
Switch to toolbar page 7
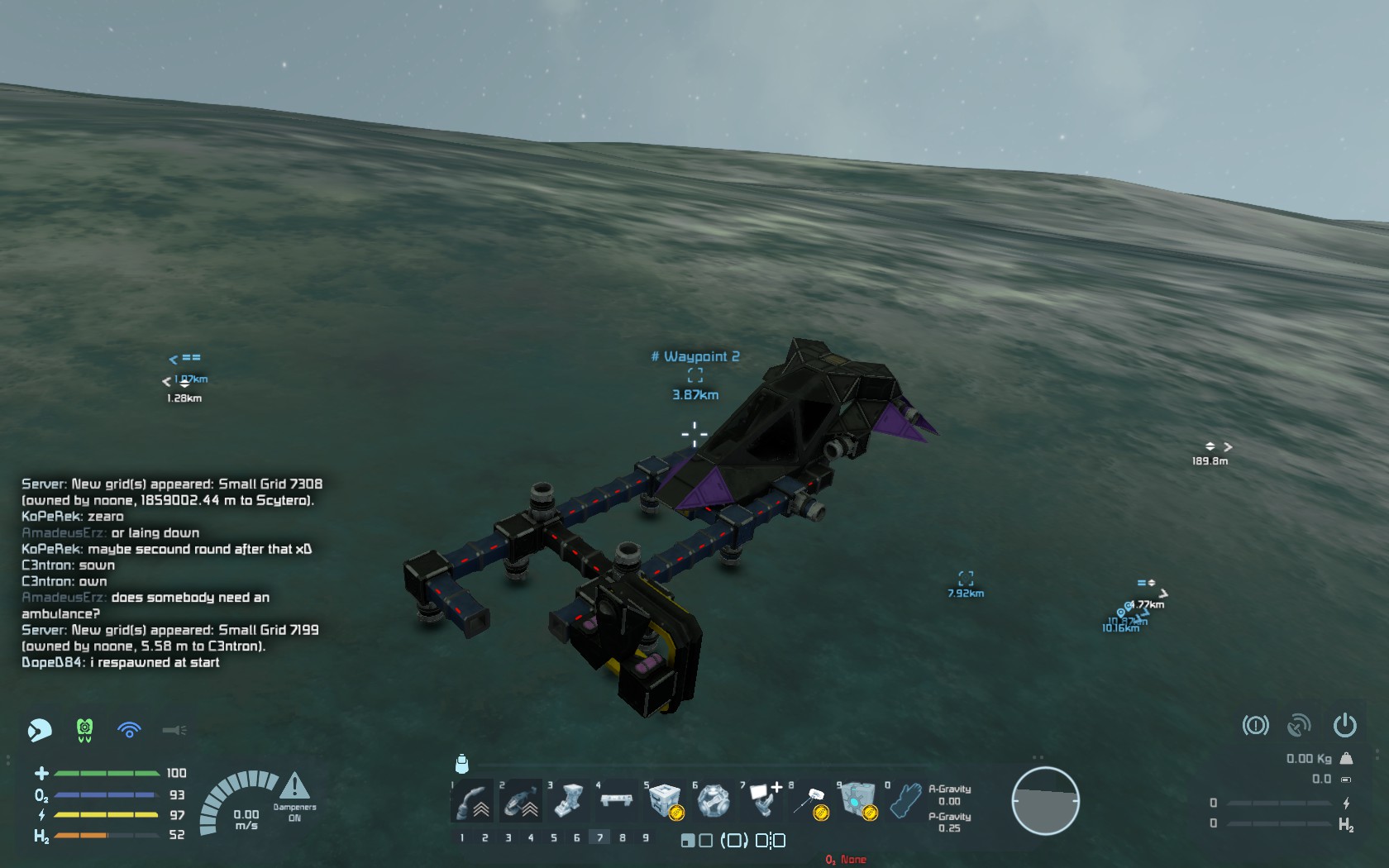tap(600, 837)
